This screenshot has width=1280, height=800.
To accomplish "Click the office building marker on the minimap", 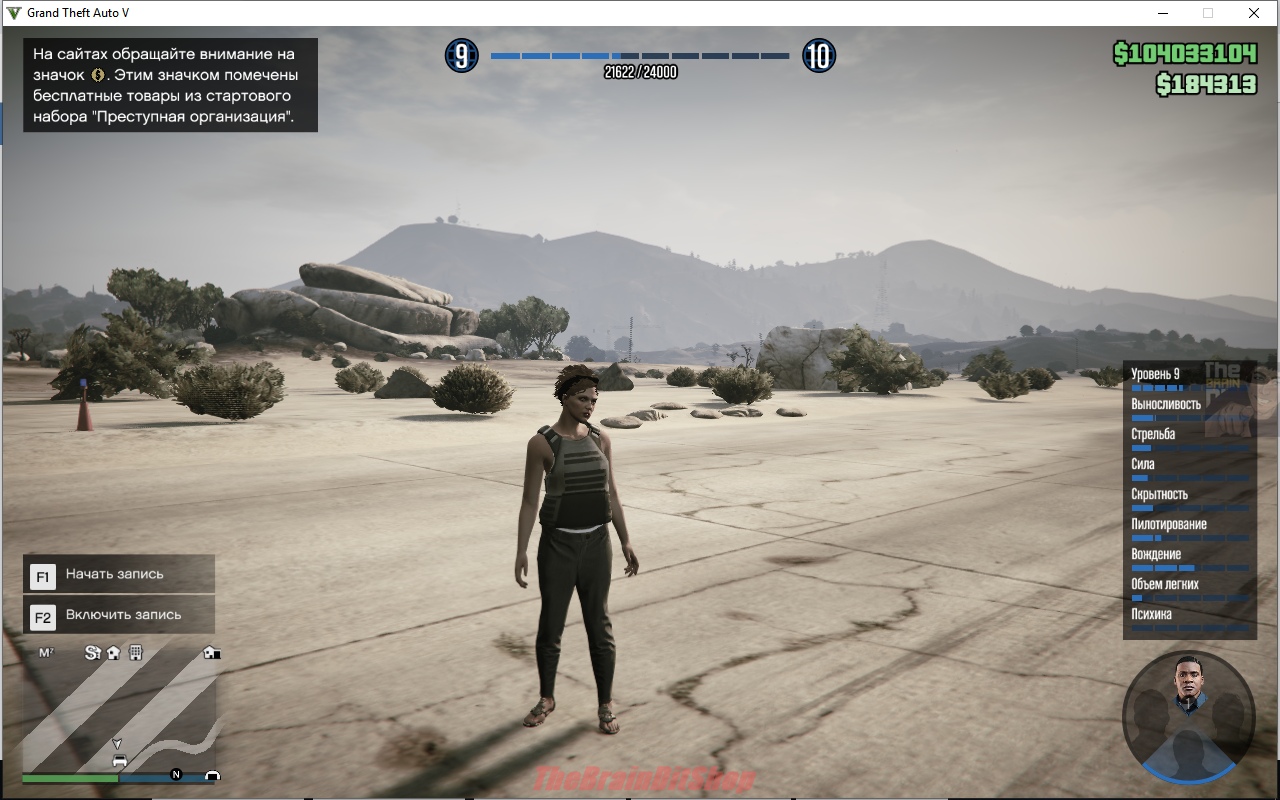I will click(136, 653).
